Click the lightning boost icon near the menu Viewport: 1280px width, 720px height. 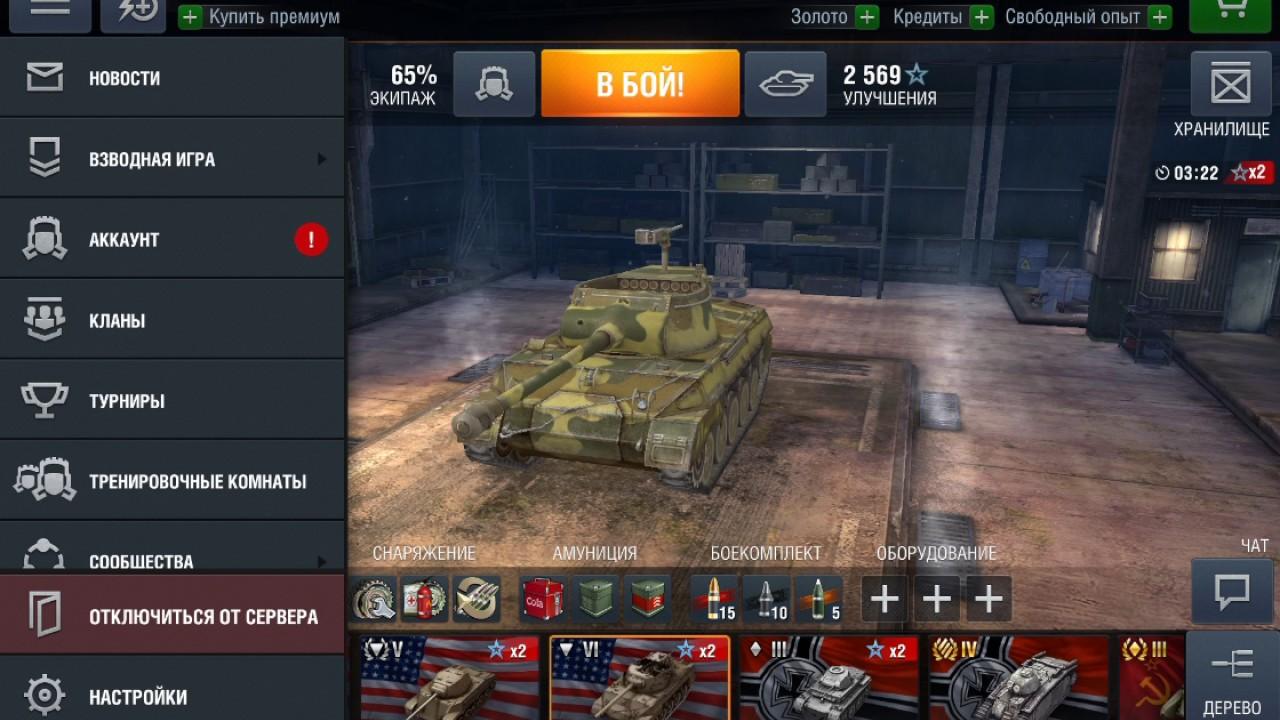pyautogui.click(x=133, y=12)
